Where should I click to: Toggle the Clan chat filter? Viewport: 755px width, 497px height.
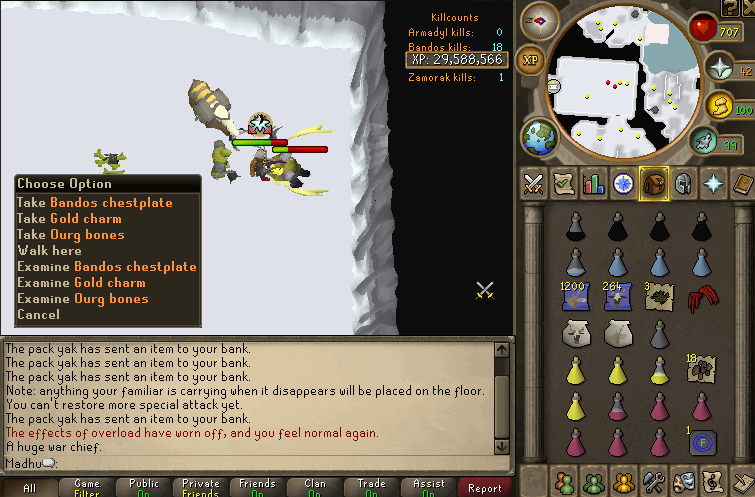(x=314, y=488)
